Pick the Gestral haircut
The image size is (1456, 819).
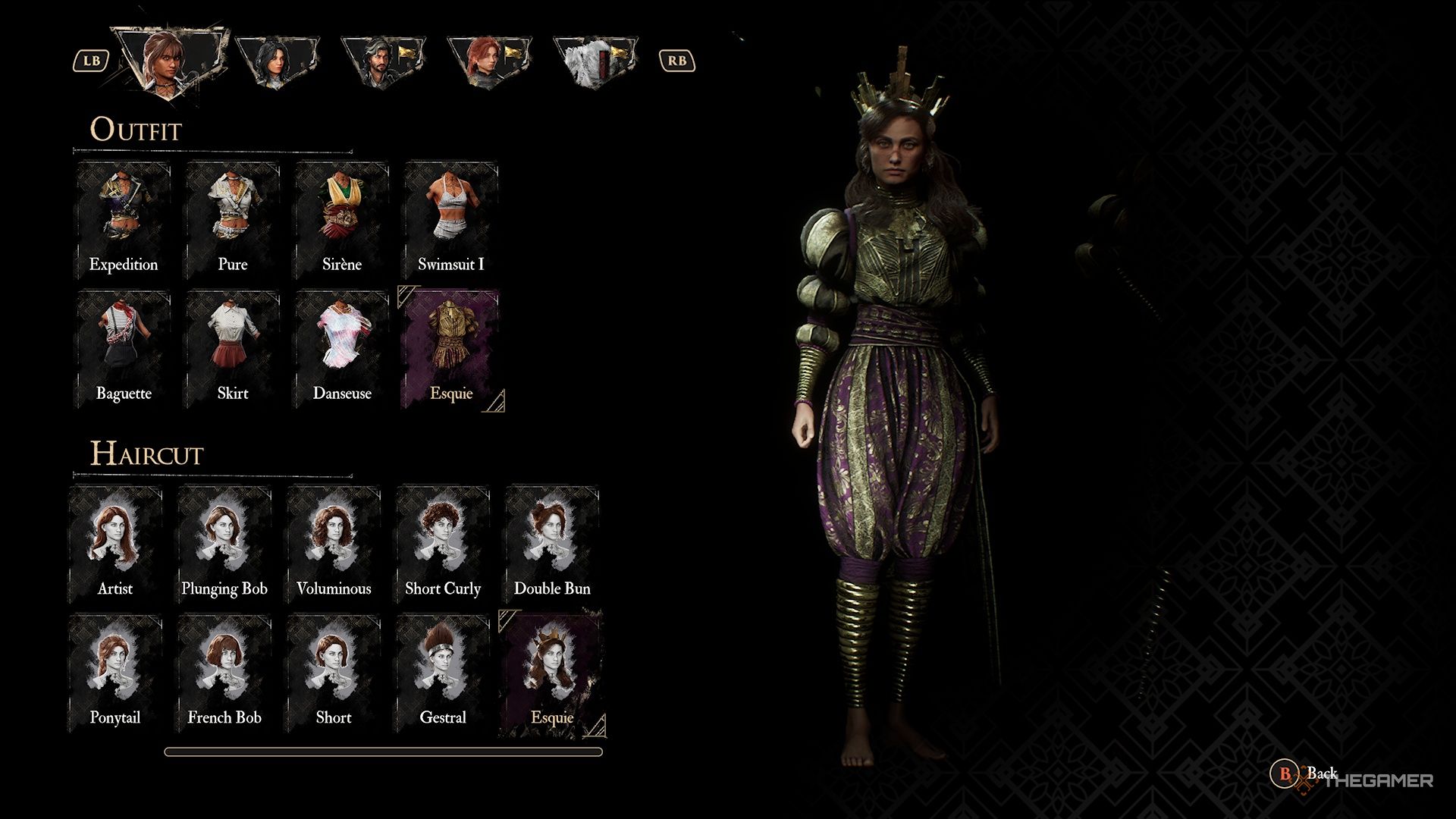click(x=443, y=673)
